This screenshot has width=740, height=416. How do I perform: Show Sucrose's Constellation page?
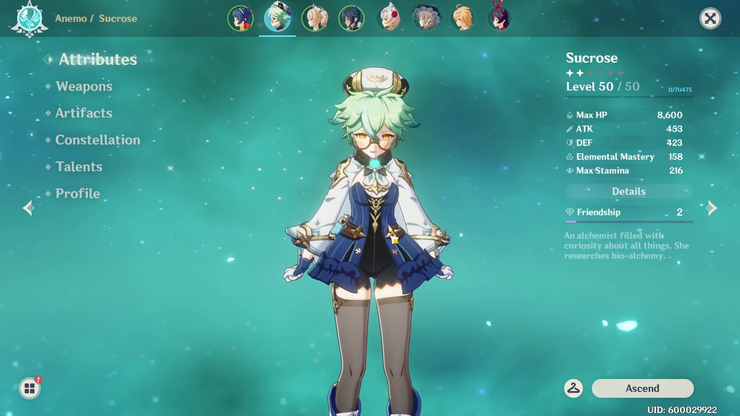(97, 141)
